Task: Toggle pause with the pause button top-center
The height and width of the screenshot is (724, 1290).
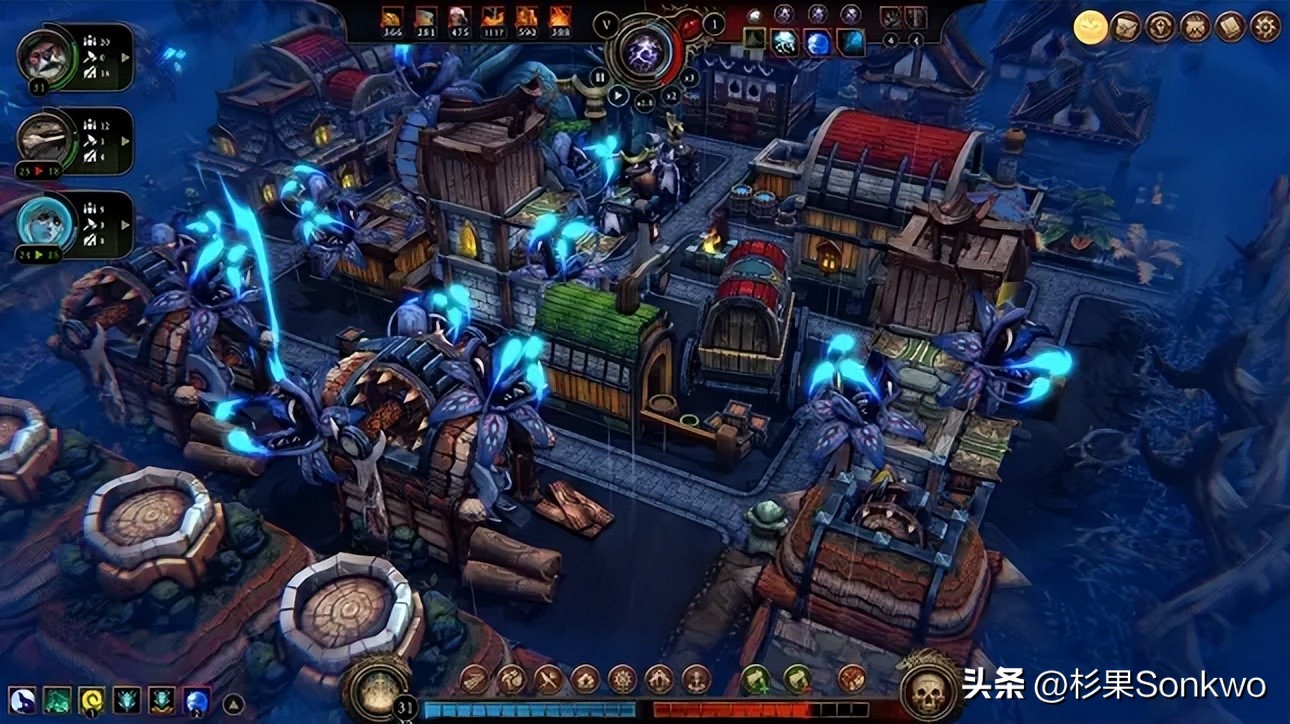Action: [601, 77]
